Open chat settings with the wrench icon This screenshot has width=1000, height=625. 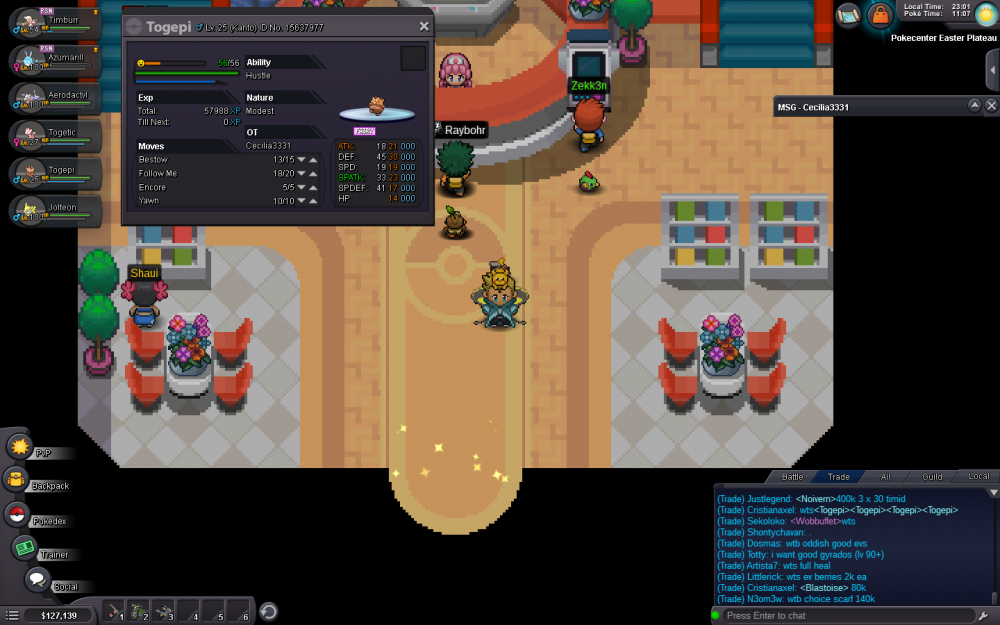pyautogui.click(x=986, y=615)
